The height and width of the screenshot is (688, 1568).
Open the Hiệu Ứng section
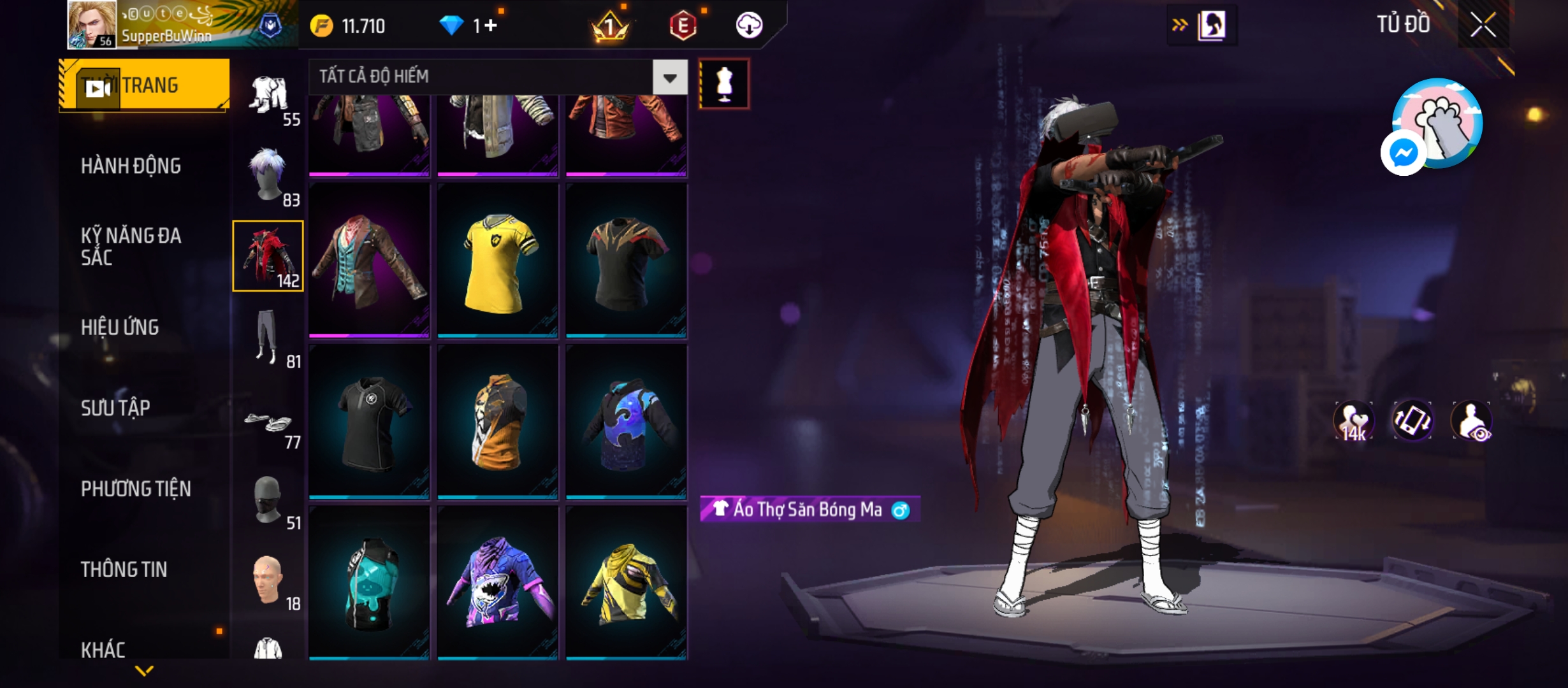[x=120, y=327]
